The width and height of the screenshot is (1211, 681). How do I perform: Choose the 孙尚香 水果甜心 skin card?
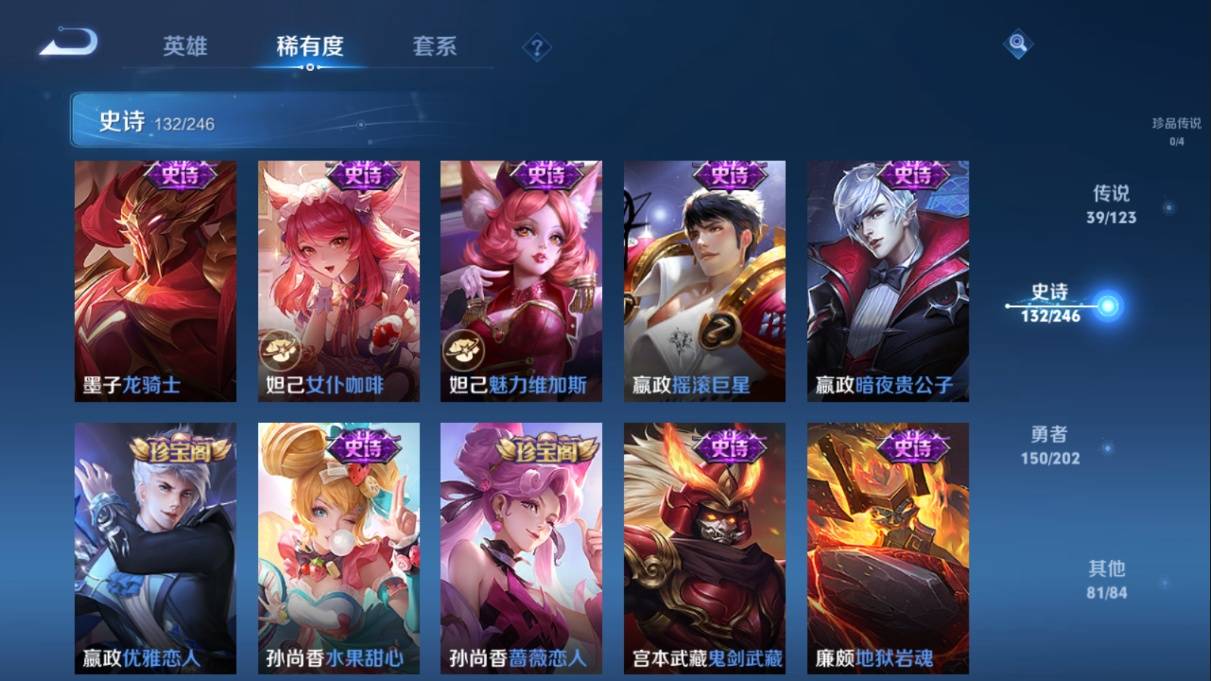point(338,547)
